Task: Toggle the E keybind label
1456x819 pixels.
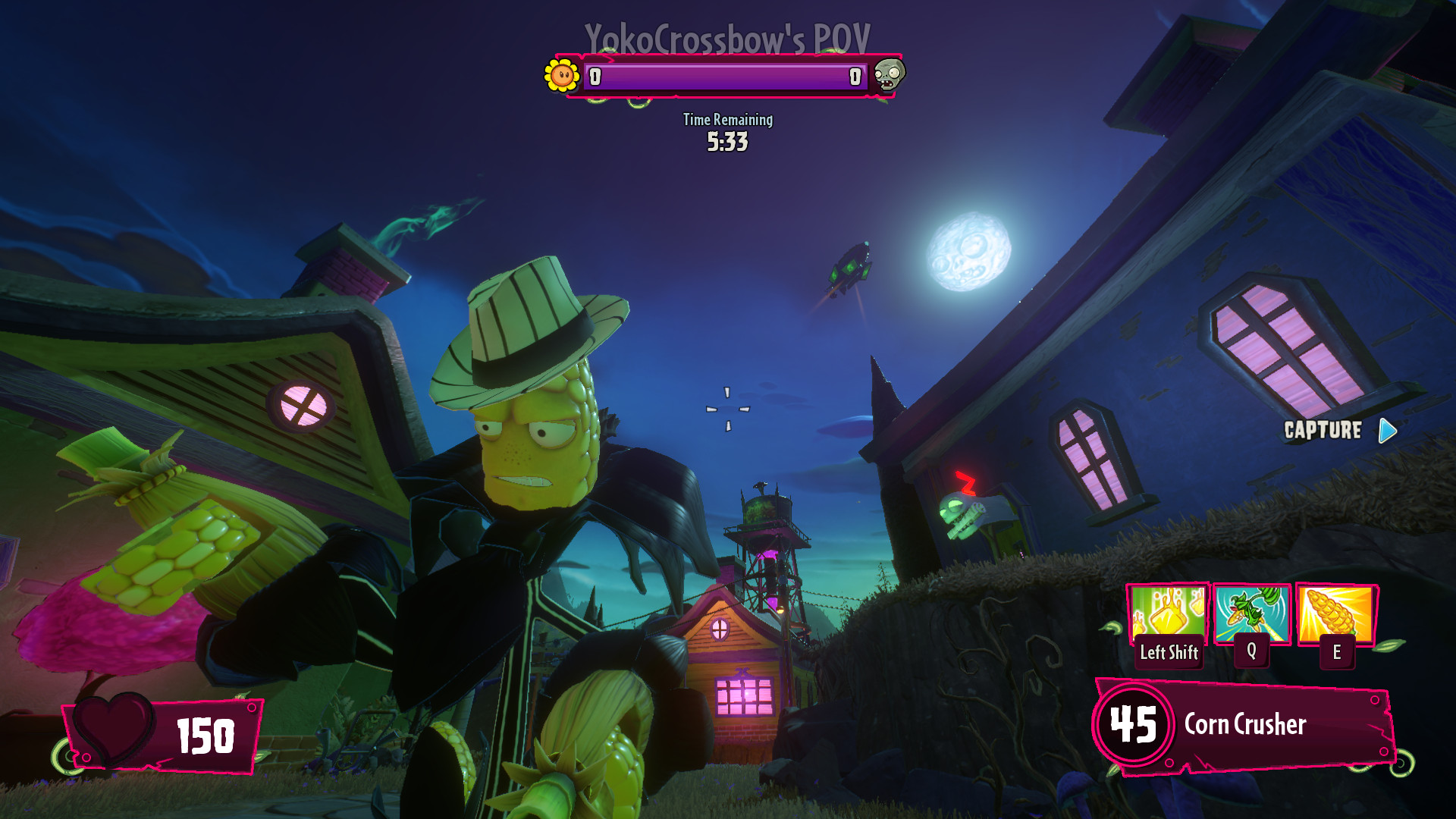Action: click(1337, 651)
